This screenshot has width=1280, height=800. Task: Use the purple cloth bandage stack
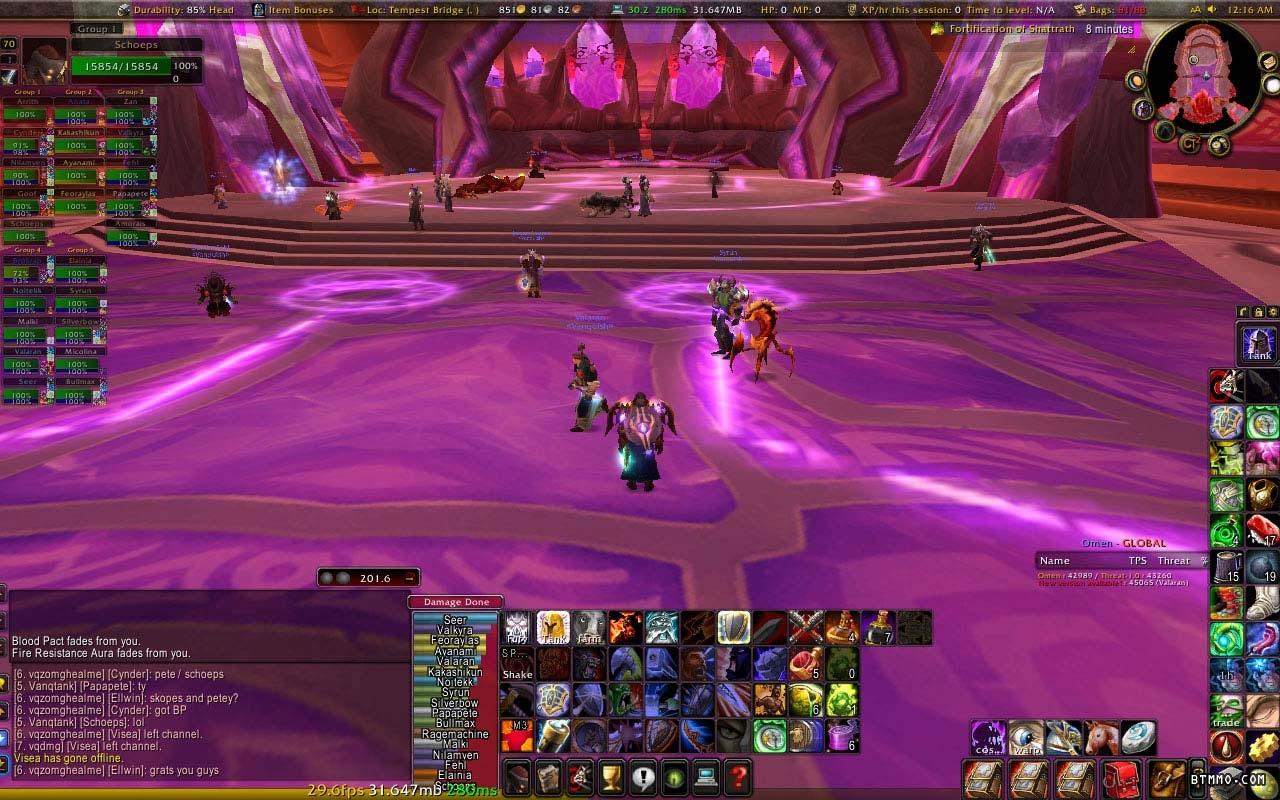click(x=841, y=736)
